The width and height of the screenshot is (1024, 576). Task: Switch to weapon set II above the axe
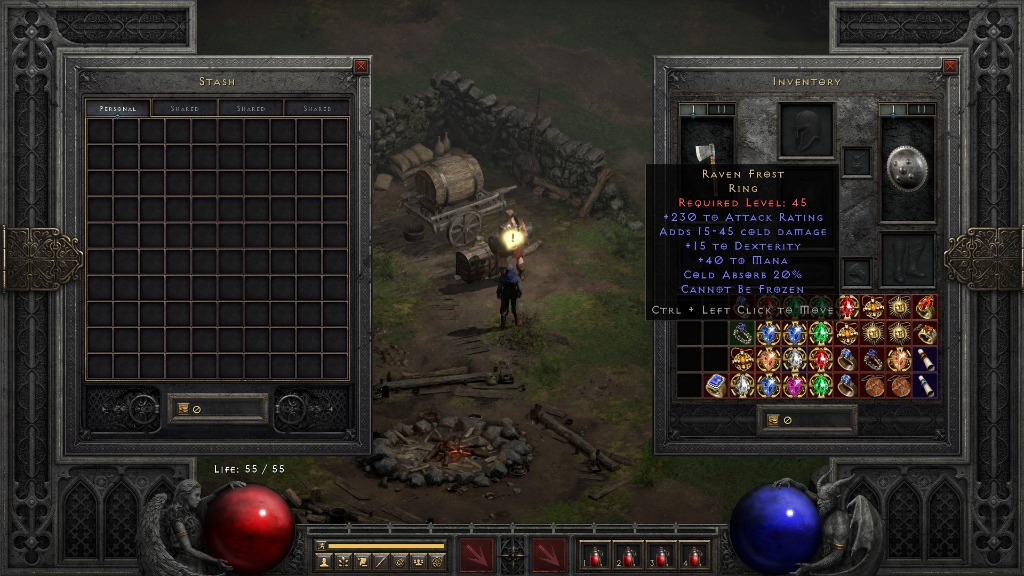[720, 109]
